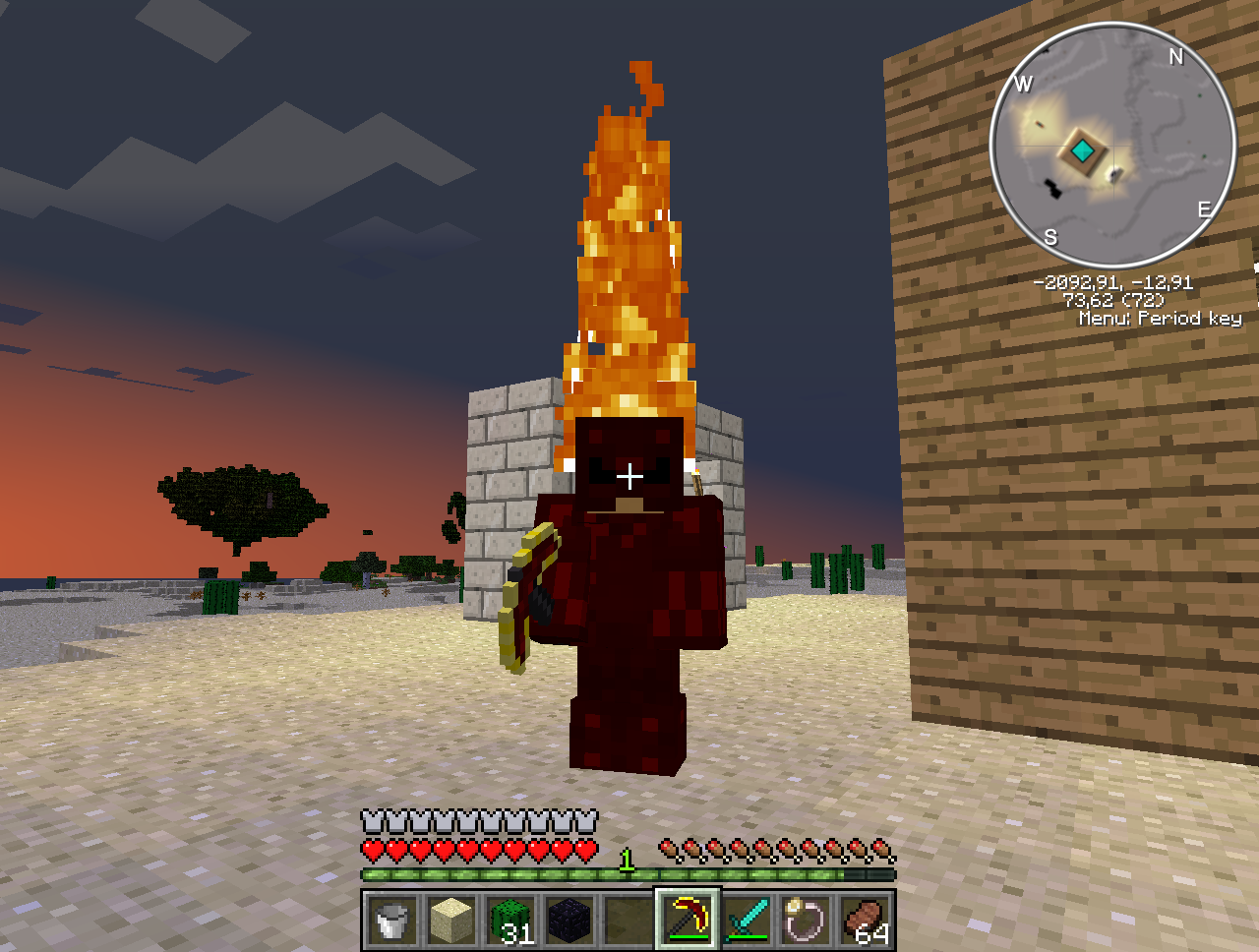Choose the cactus stack in the hotbar
The height and width of the screenshot is (952, 1259).
pyautogui.click(x=510, y=921)
